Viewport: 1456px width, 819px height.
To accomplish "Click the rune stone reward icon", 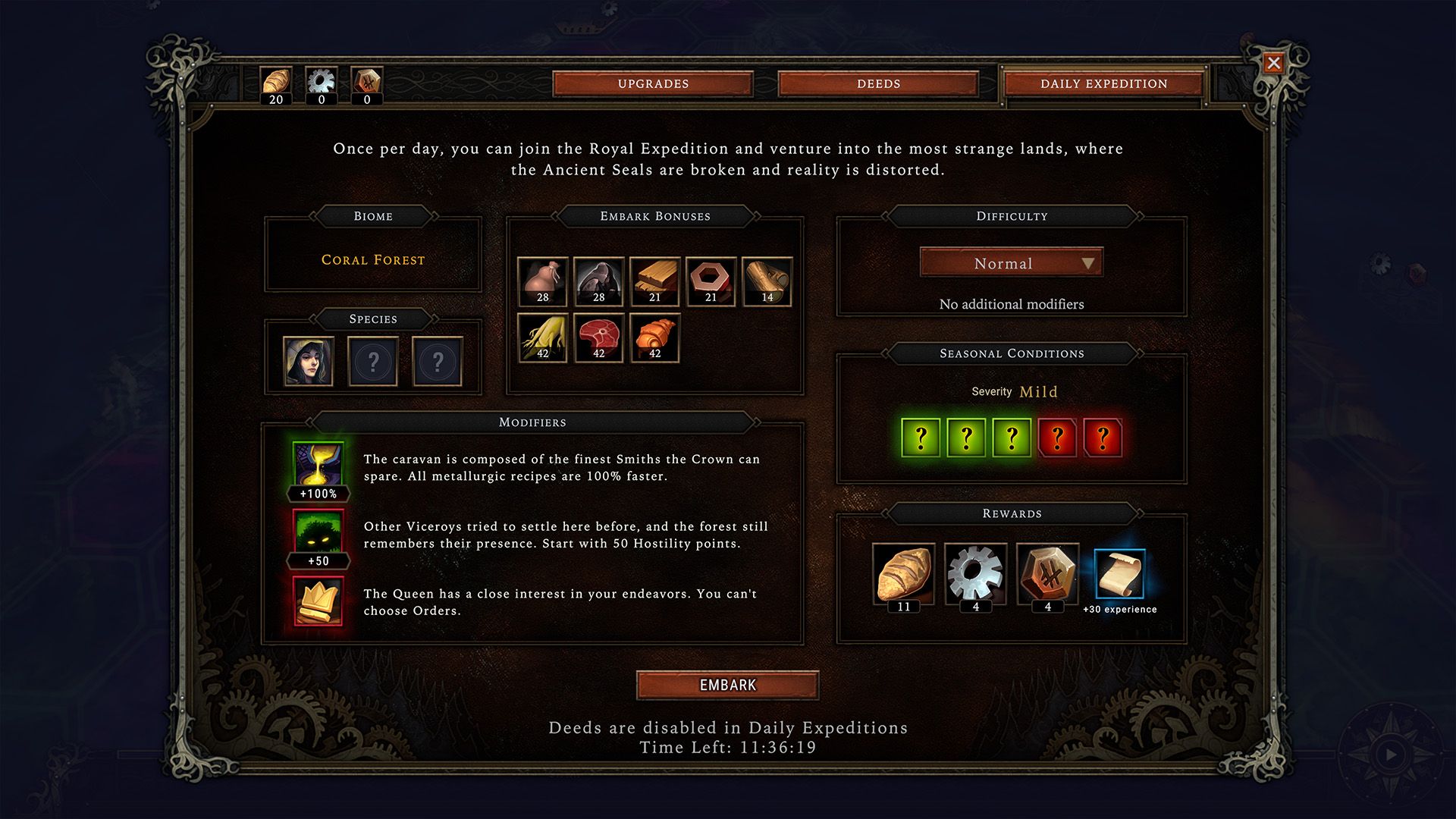I will click(x=1047, y=573).
